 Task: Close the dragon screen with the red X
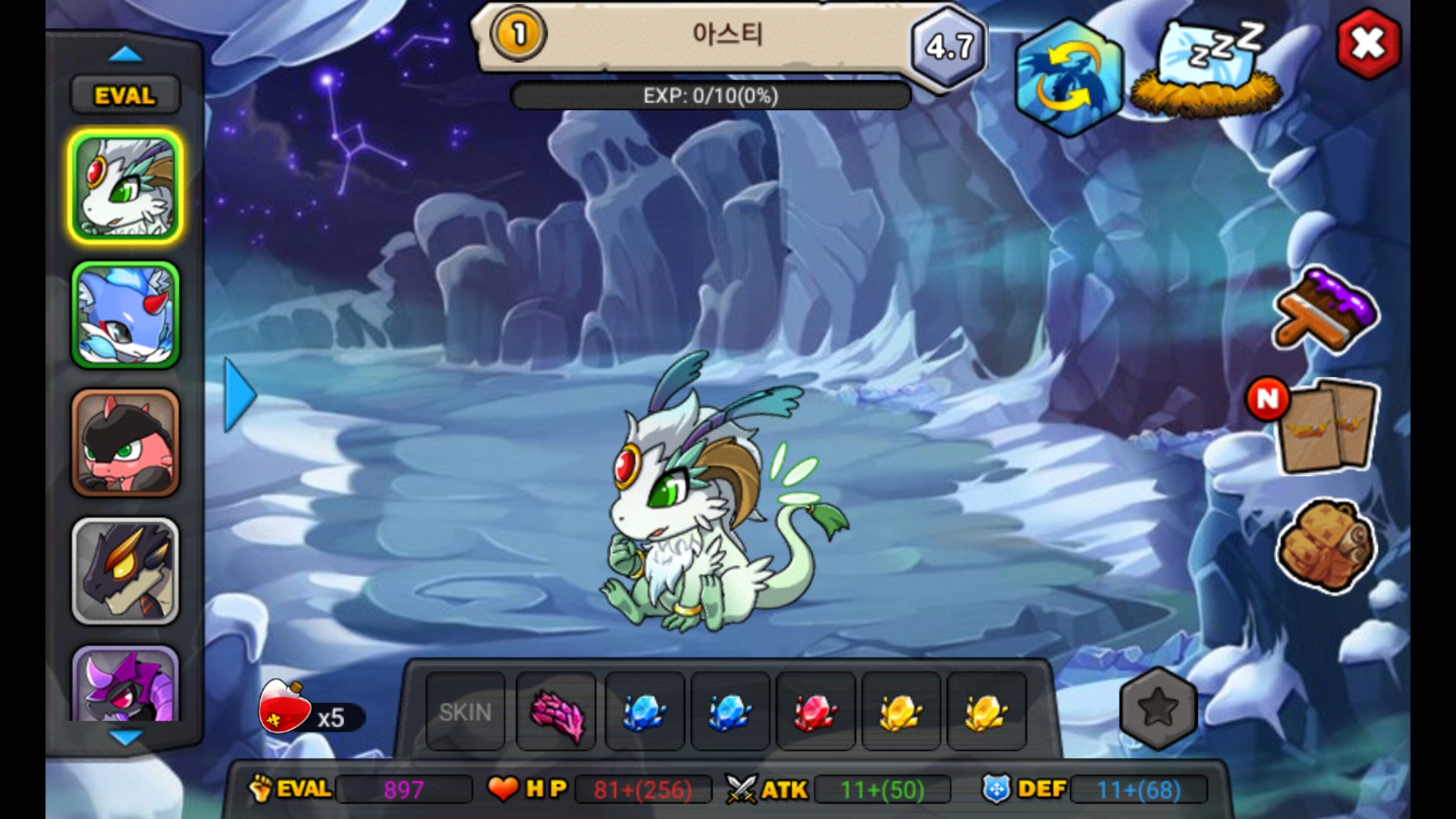(x=1368, y=44)
